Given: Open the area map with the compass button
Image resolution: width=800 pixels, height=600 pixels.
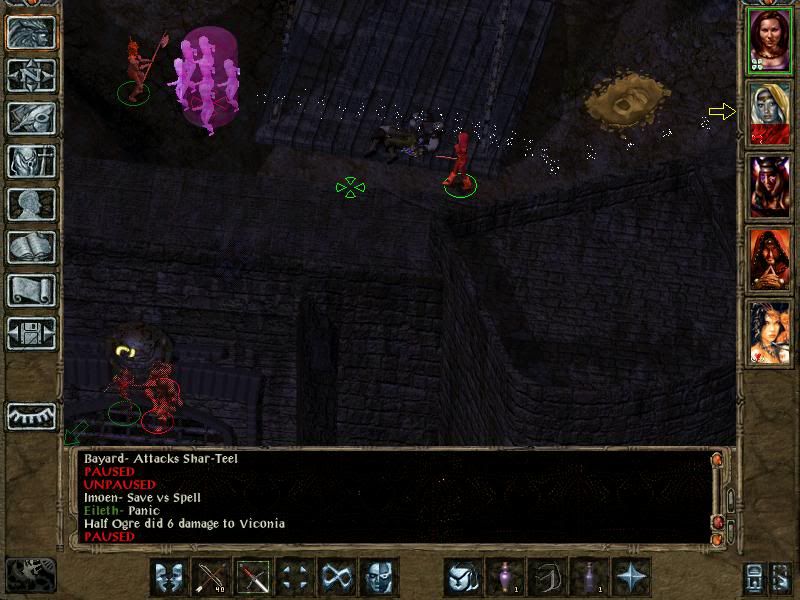Looking at the screenshot, I should (31, 75).
